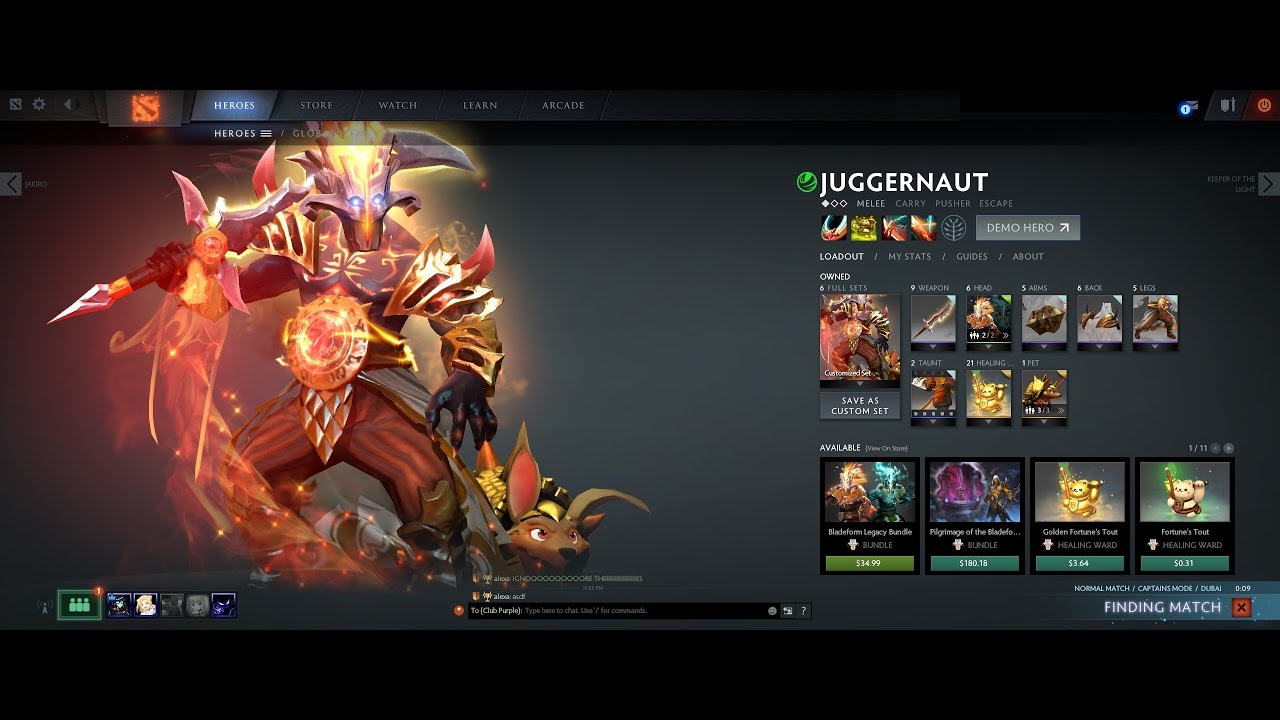
Task: Click the right arrow toward Keeper of the Light
Action: [x=1268, y=184]
